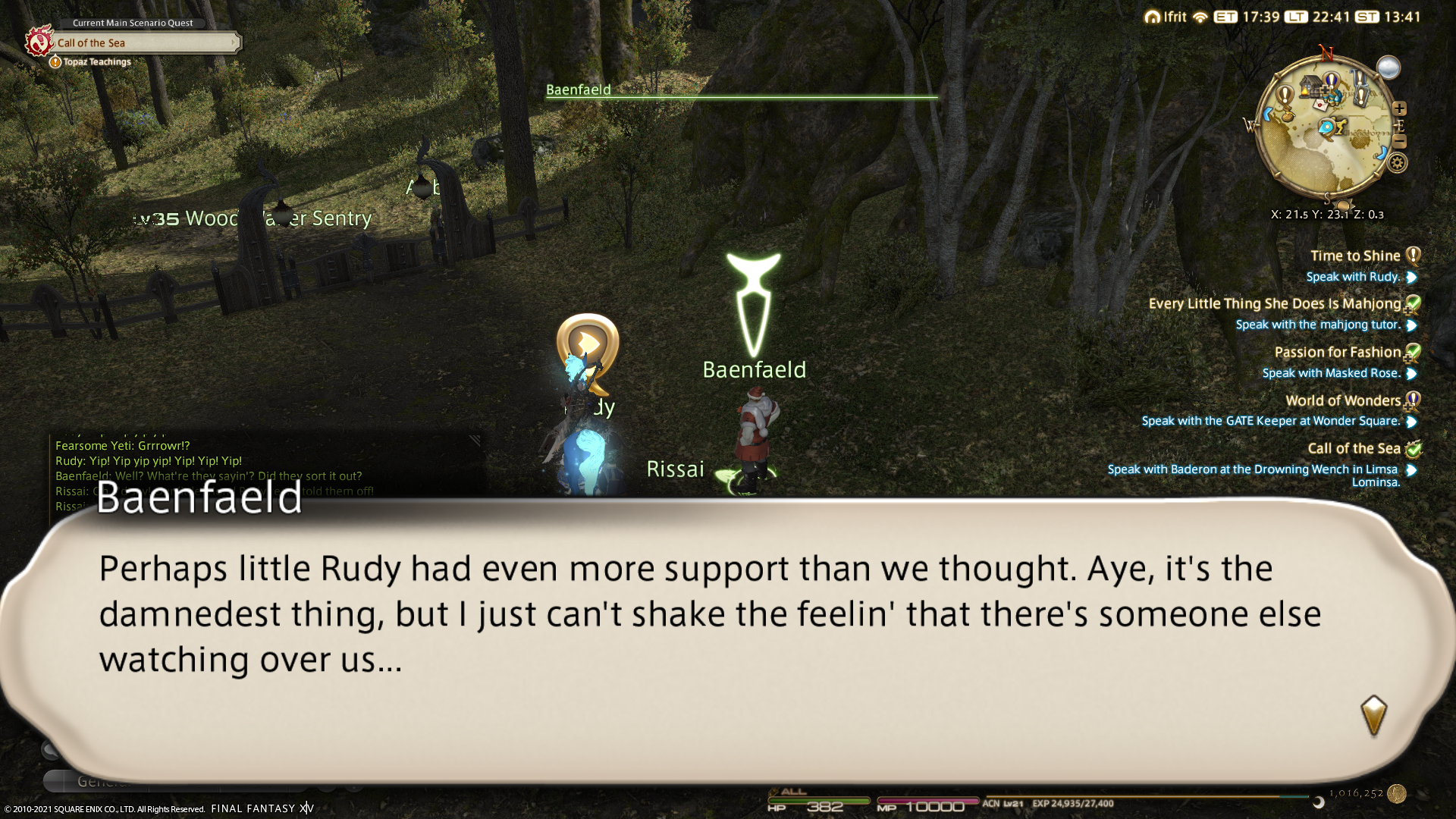Click the arrow beside Speak with Masked Rose

point(1411,374)
